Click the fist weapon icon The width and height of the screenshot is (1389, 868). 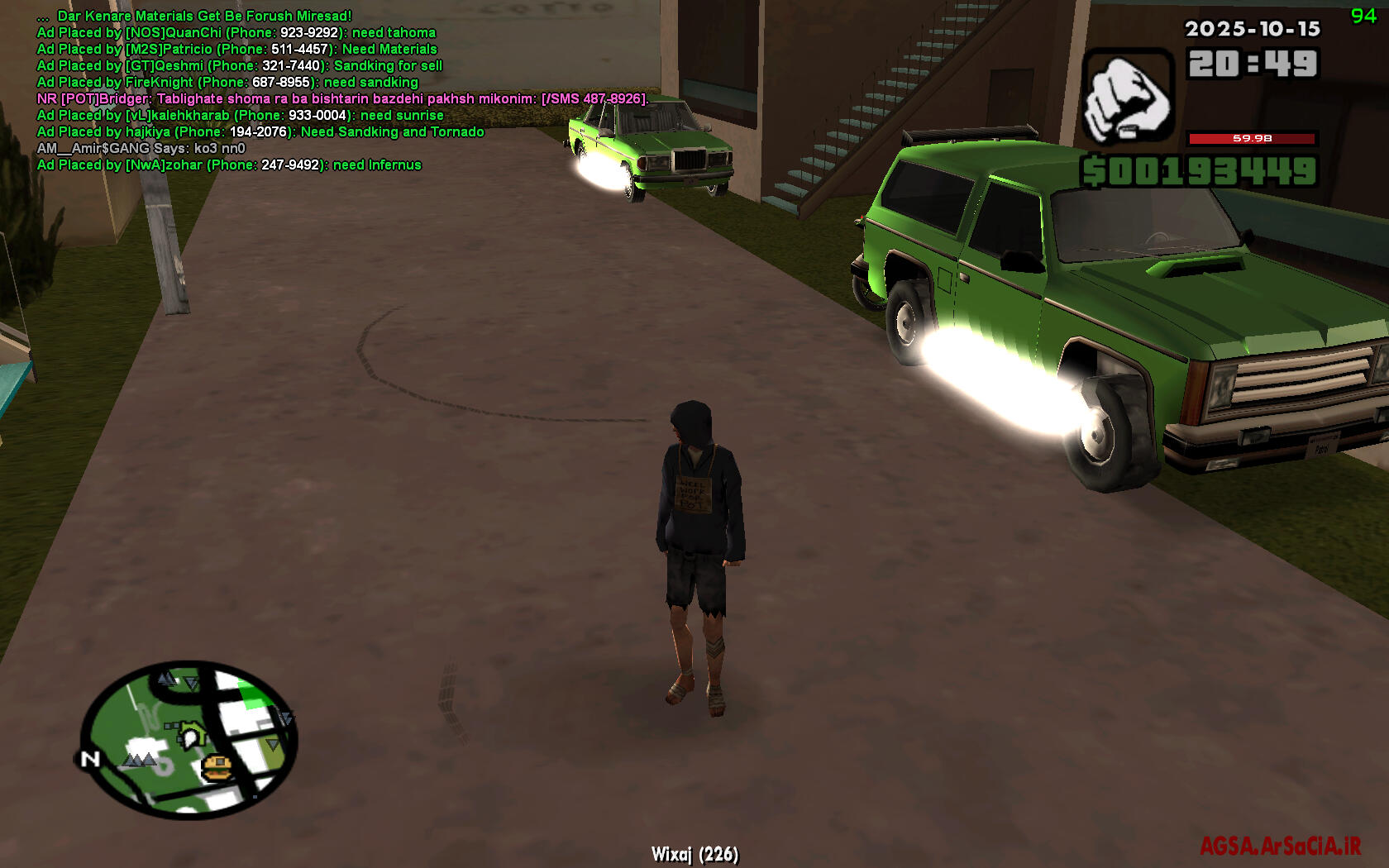coord(1127,98)
